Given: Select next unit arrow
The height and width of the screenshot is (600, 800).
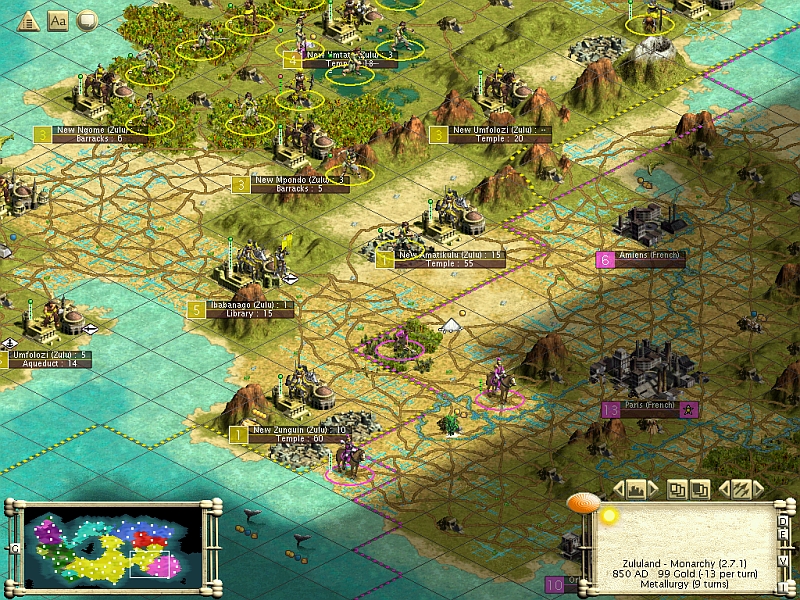Looking at the screenshot, I should pyautogui.click(x=760, y=489).
